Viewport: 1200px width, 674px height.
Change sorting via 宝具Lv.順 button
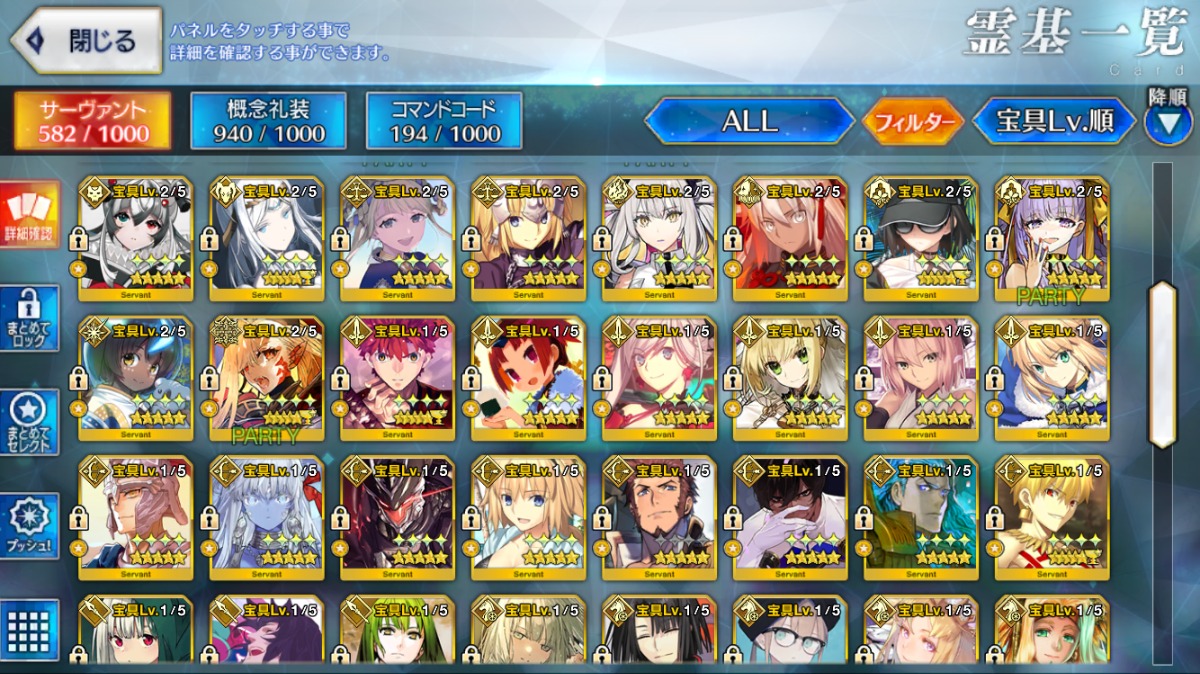pyautogui.click(x=1054, y=122)
